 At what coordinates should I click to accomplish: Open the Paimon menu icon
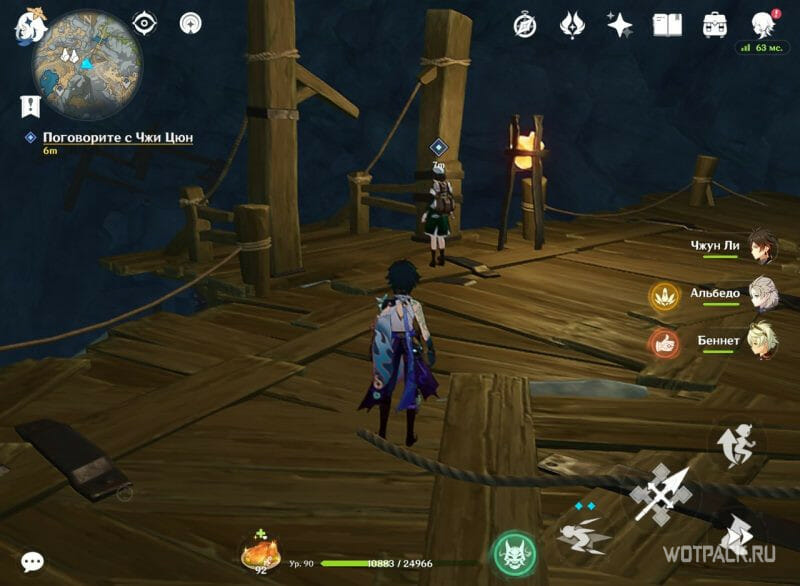(x=30, y=25)
